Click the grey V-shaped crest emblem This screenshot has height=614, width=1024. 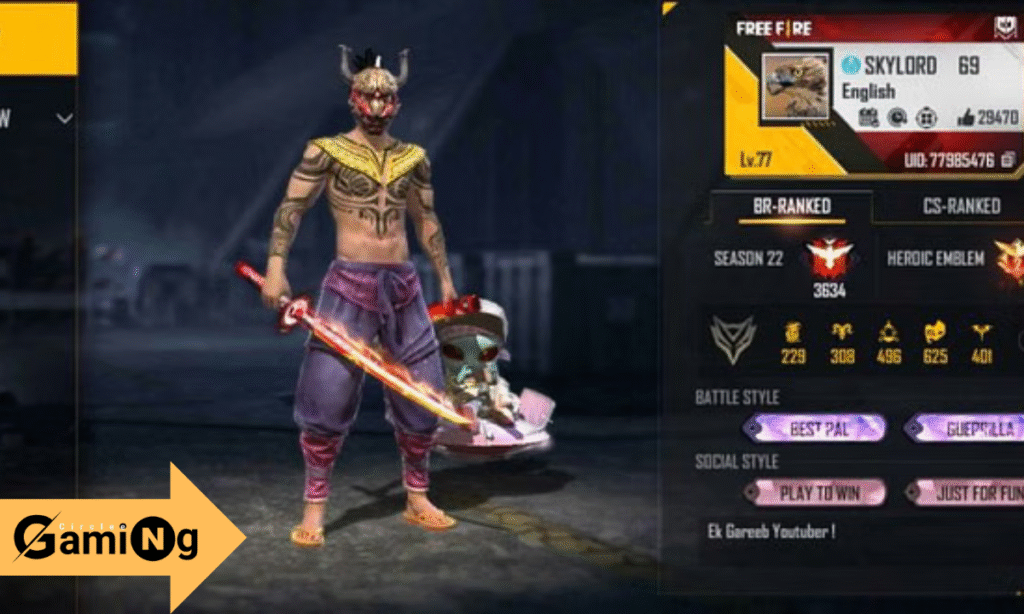731,339
